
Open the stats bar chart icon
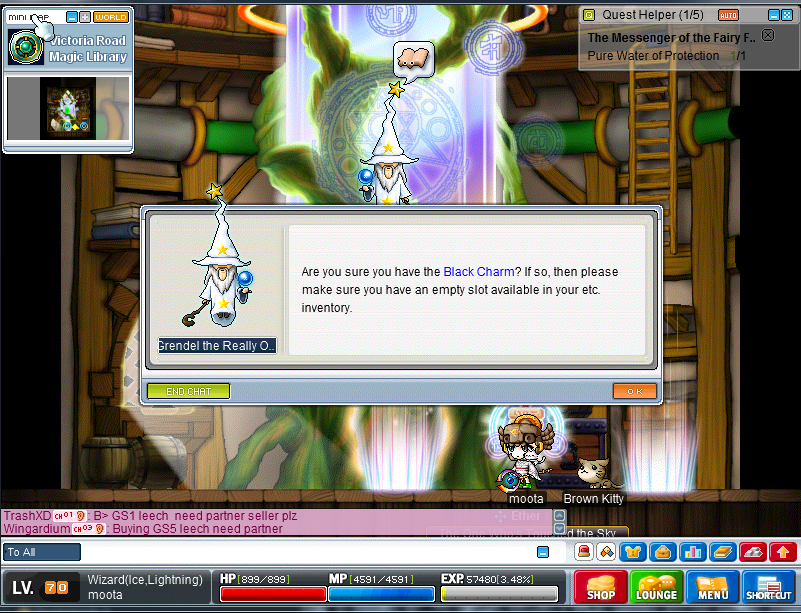click(692, 552)
